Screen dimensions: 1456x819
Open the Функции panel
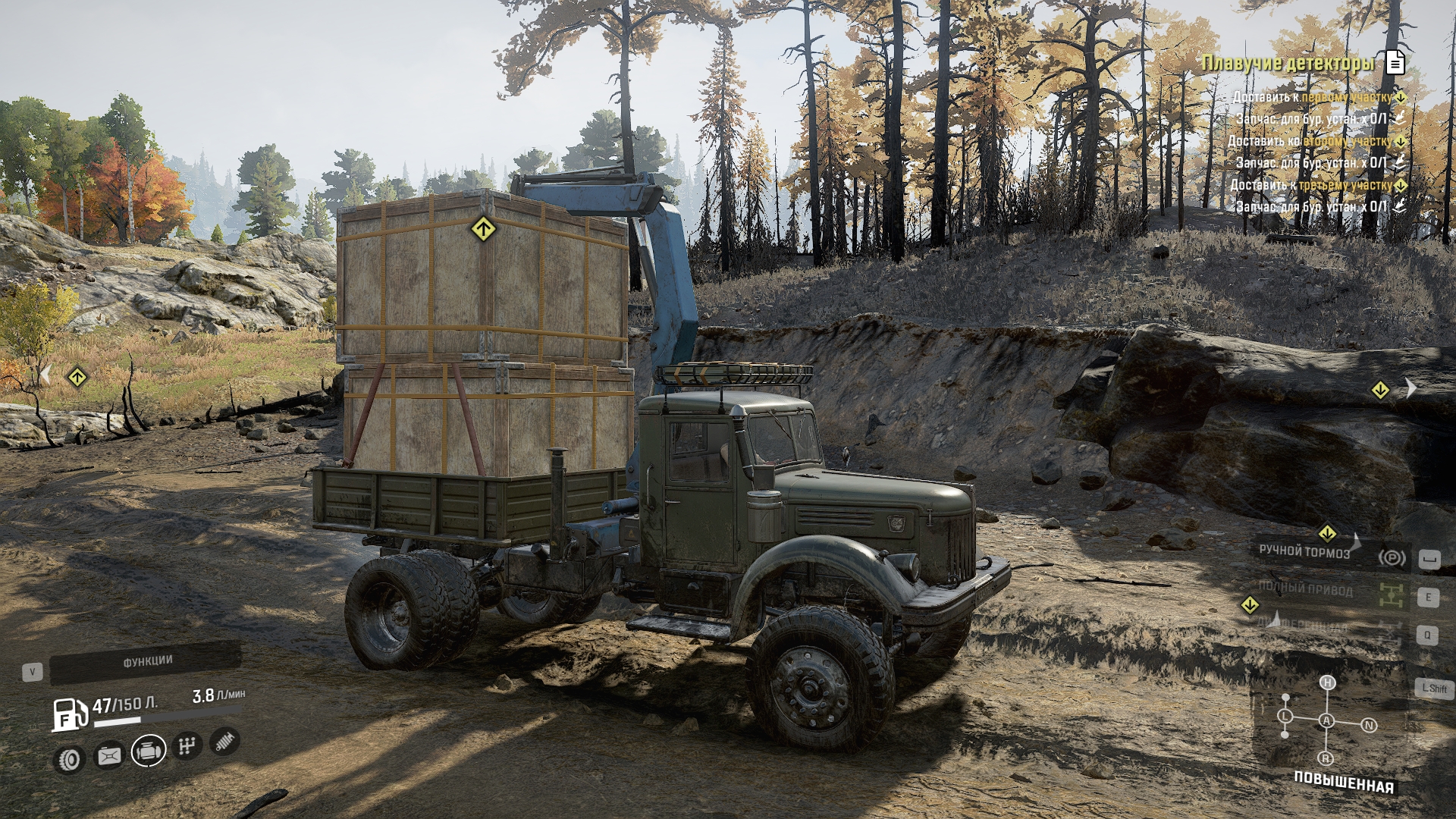(146, 662)
